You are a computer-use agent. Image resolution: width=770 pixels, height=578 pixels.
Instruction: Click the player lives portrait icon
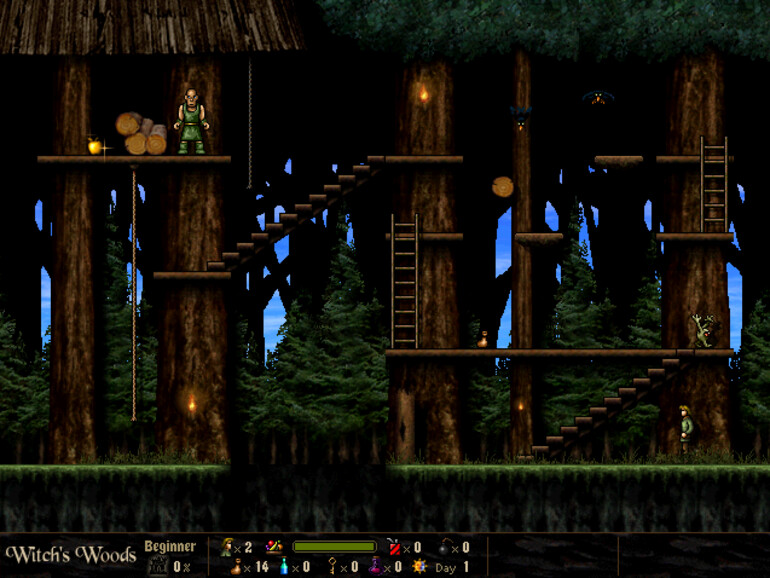click(228, 547)
